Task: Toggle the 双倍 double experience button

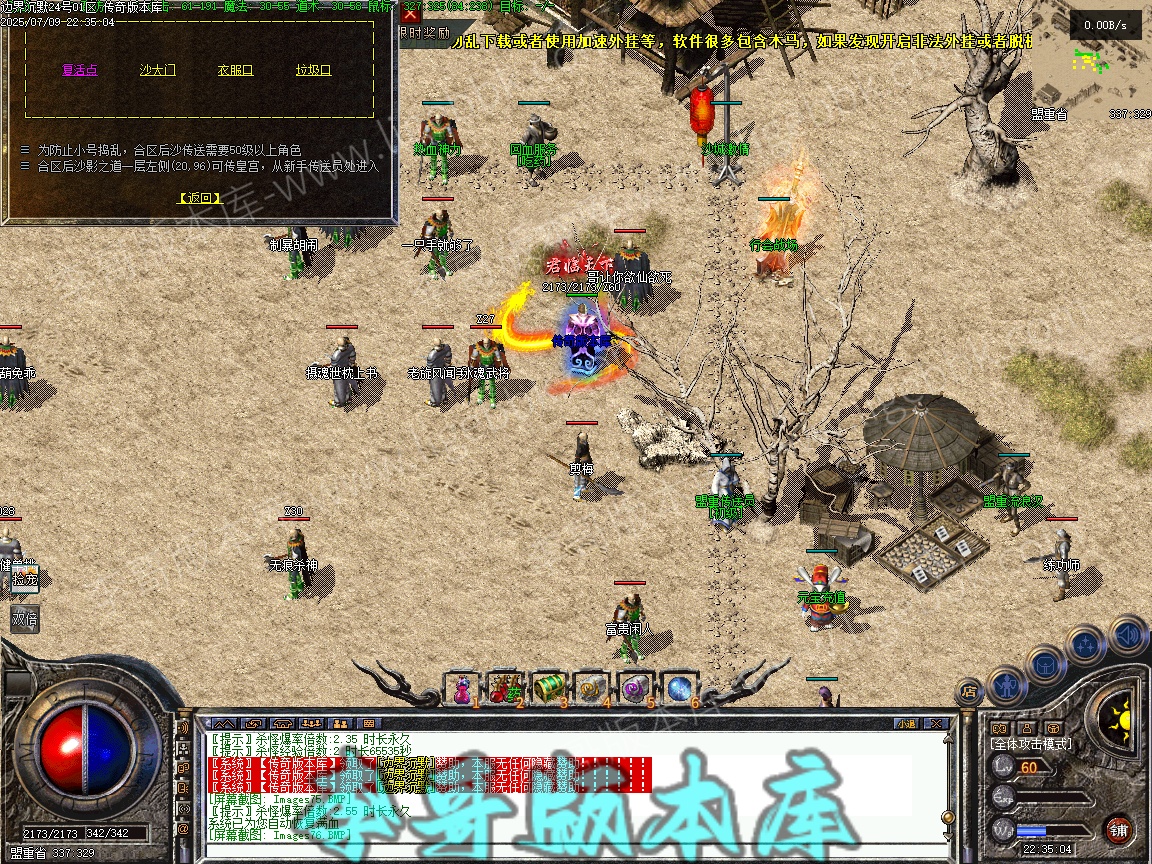Action: coord(25,618)
